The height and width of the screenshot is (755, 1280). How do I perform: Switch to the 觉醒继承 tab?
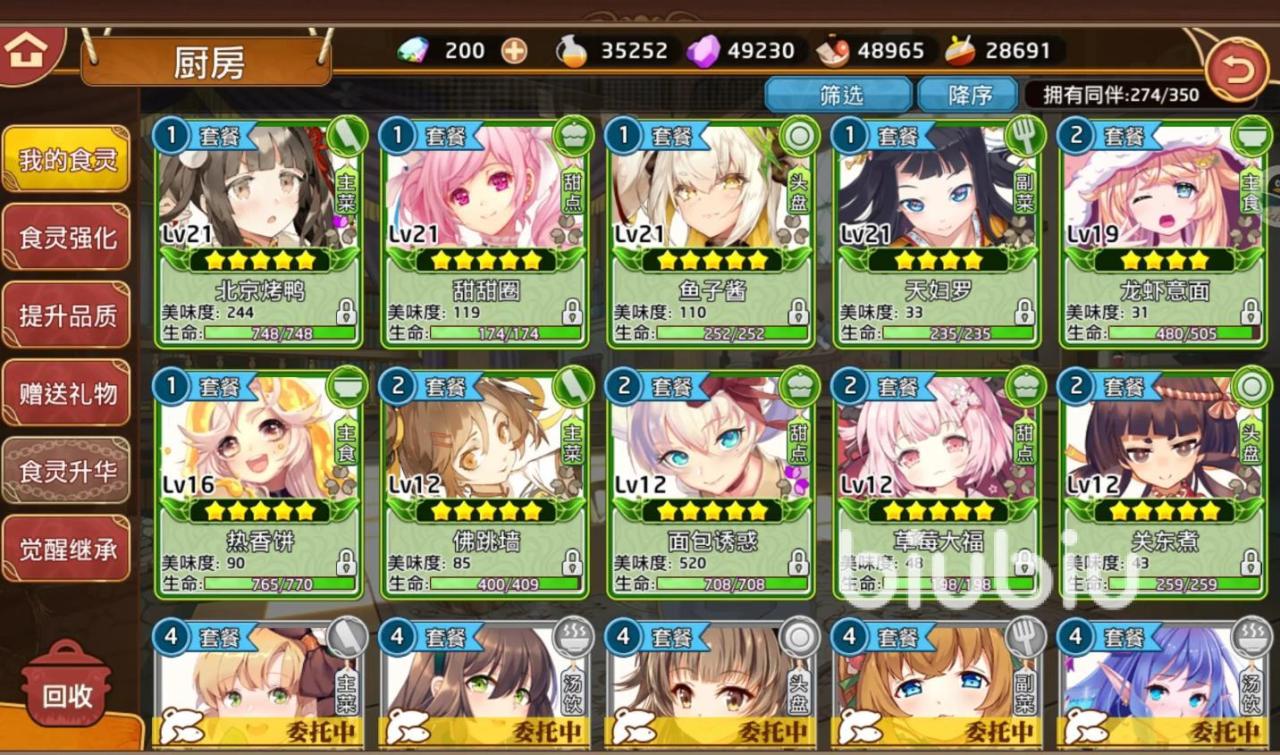tap(67, 549)
